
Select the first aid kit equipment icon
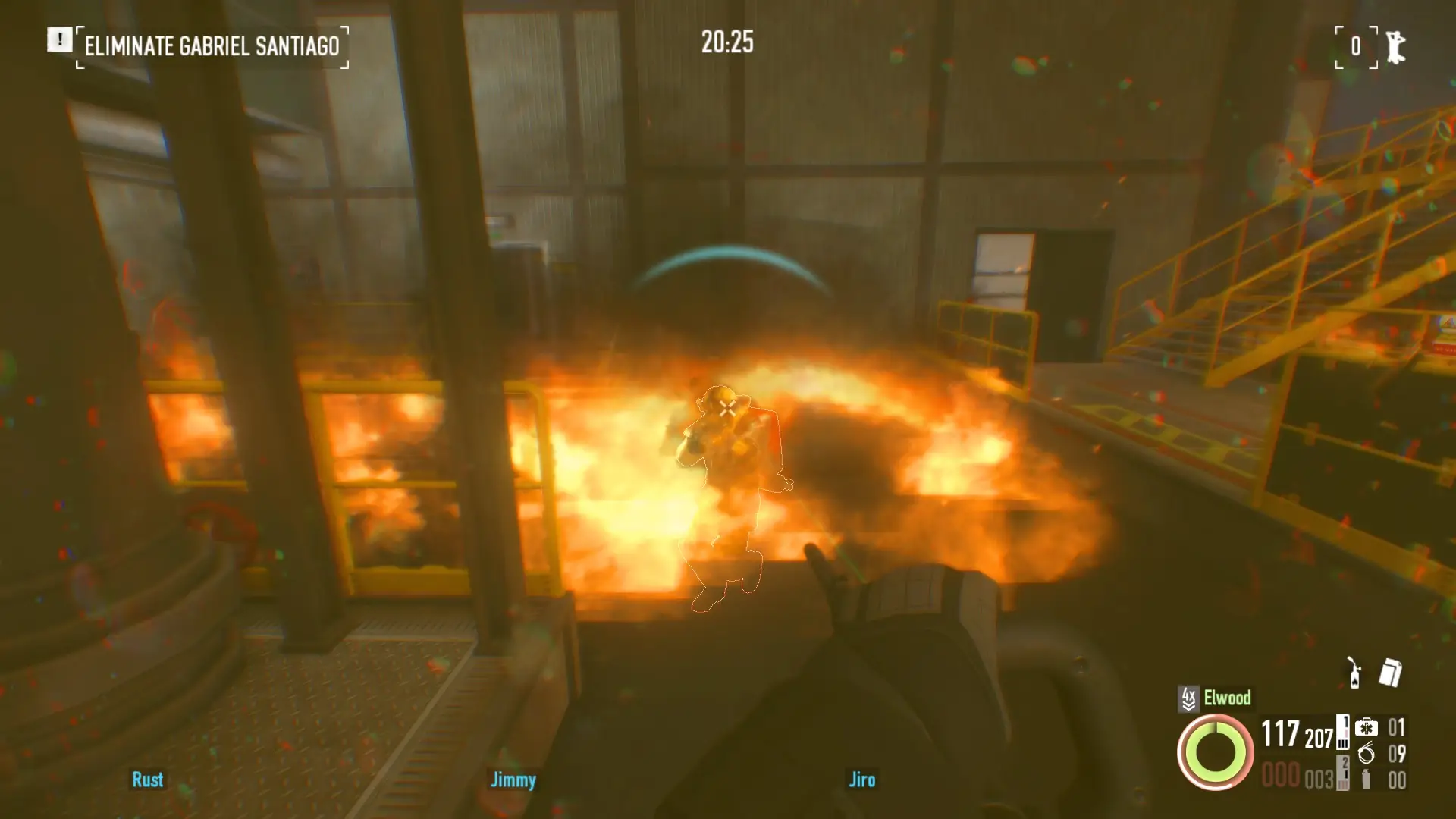(1367, 728)
